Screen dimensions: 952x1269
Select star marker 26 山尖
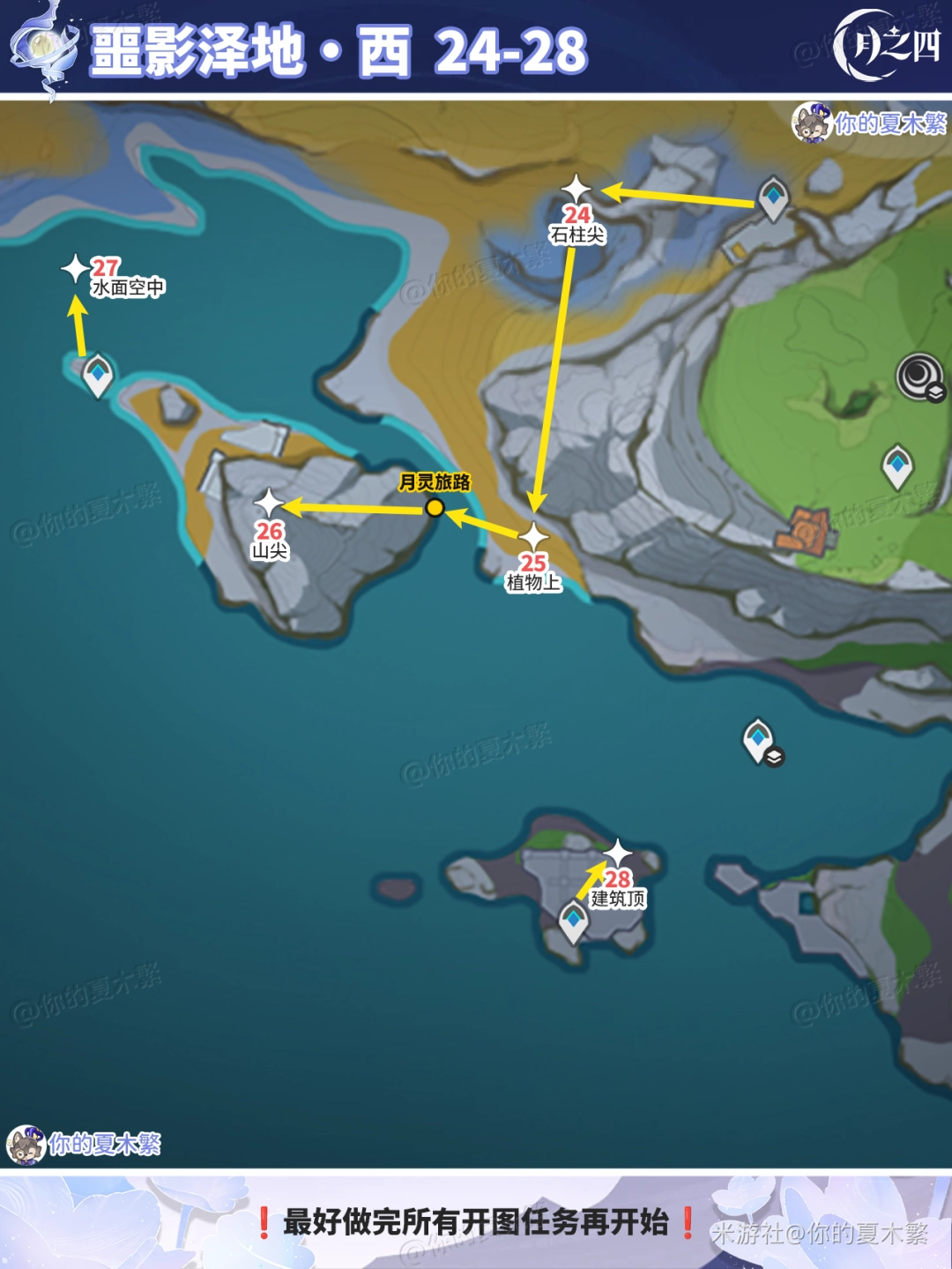[x=269, y=504]
